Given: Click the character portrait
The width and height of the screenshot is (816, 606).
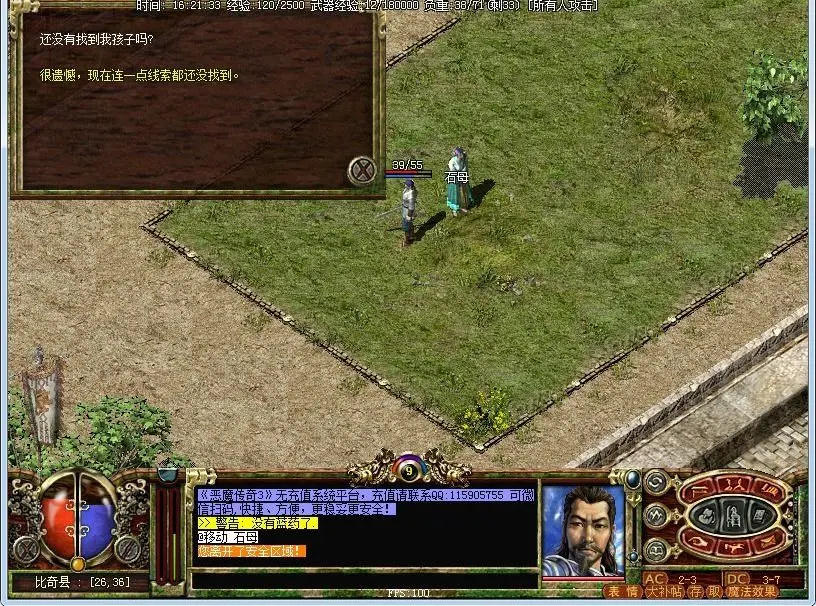Looking at the screenshot, I should [583, 528].
